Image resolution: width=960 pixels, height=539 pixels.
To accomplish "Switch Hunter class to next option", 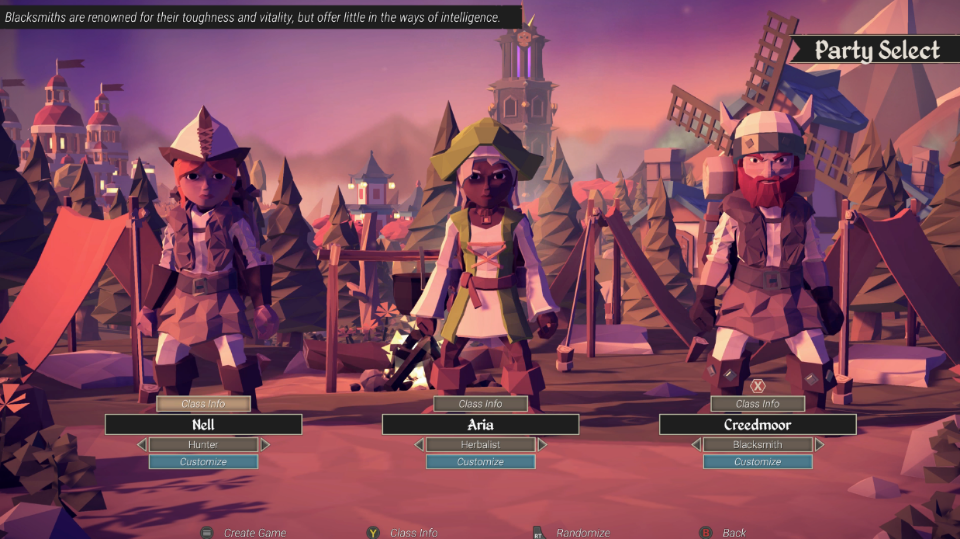I will [265, 444].
